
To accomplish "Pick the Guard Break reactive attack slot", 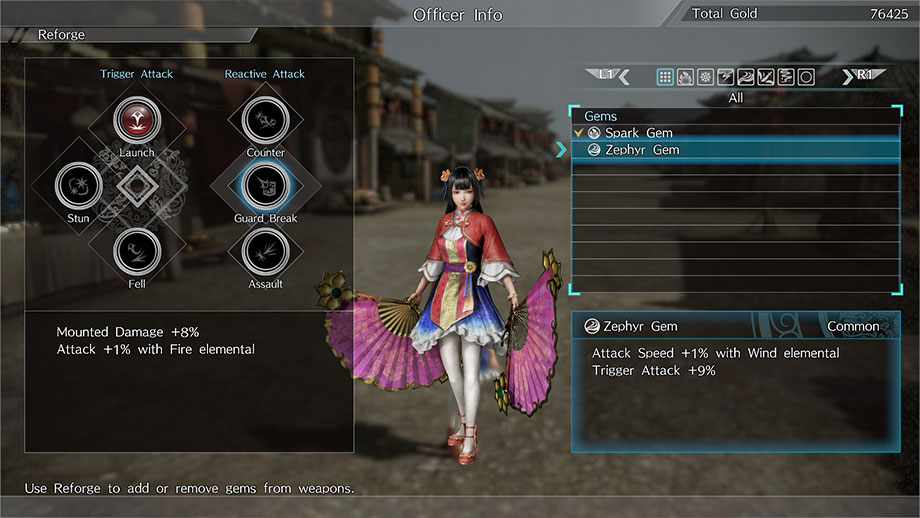I will point(266,185).
